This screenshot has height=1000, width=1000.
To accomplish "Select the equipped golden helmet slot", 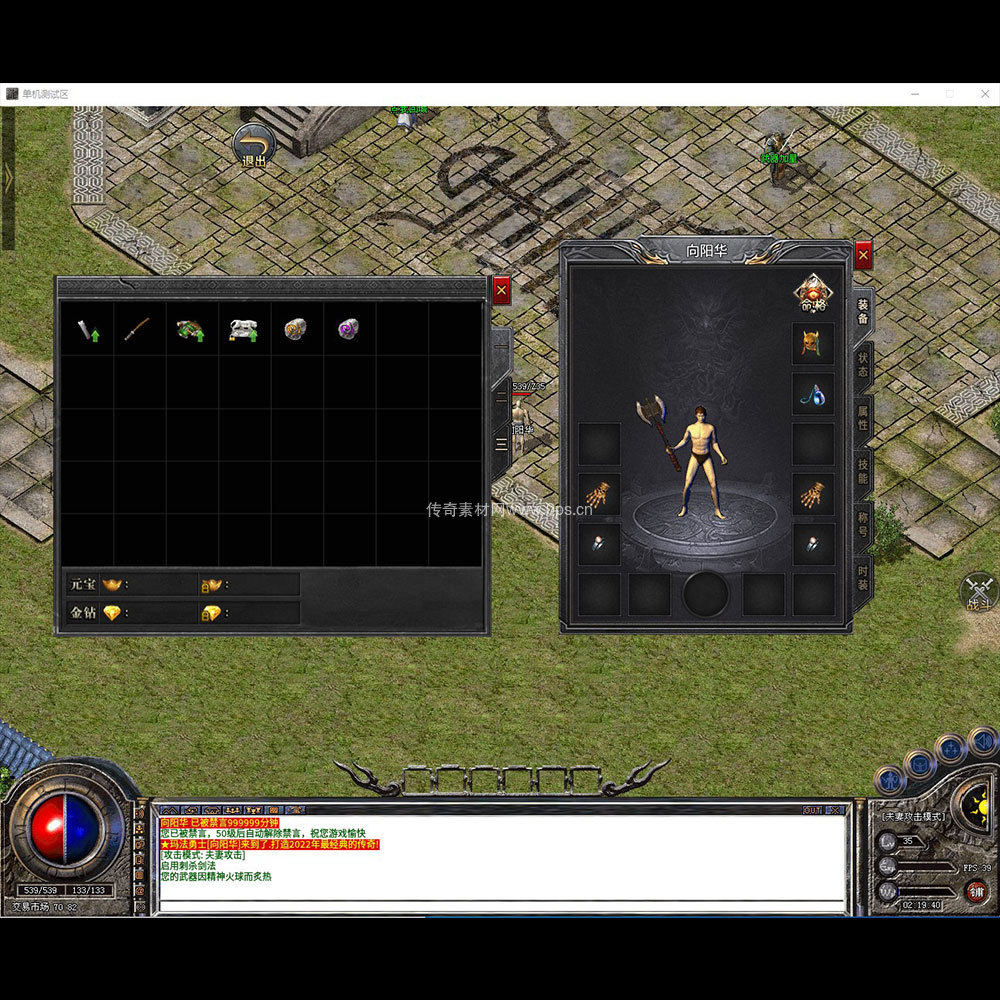I will pyautogui.click(x=813, y=343).
